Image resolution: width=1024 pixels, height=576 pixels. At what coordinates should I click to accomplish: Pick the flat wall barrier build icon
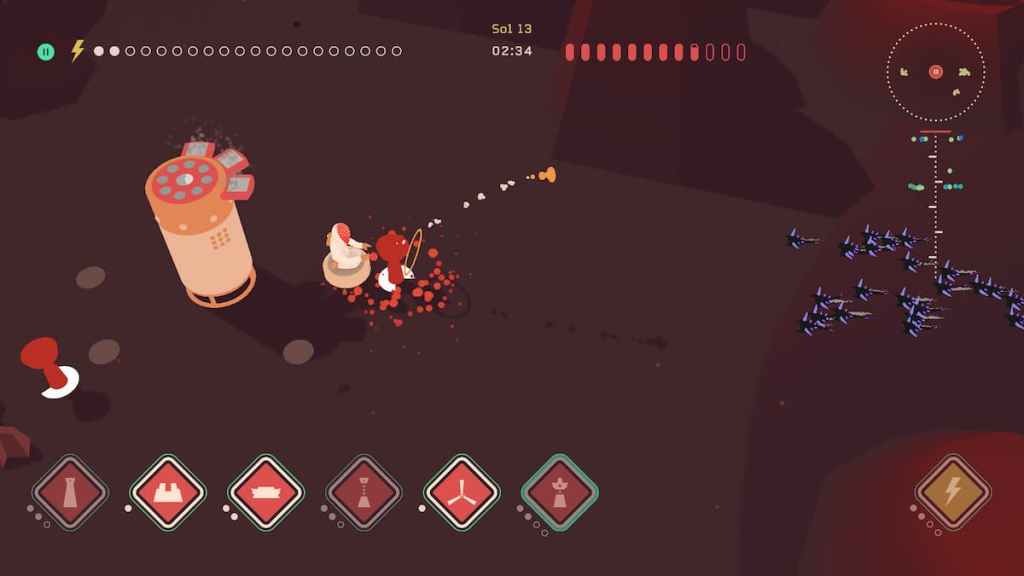(x=265, y=492)
